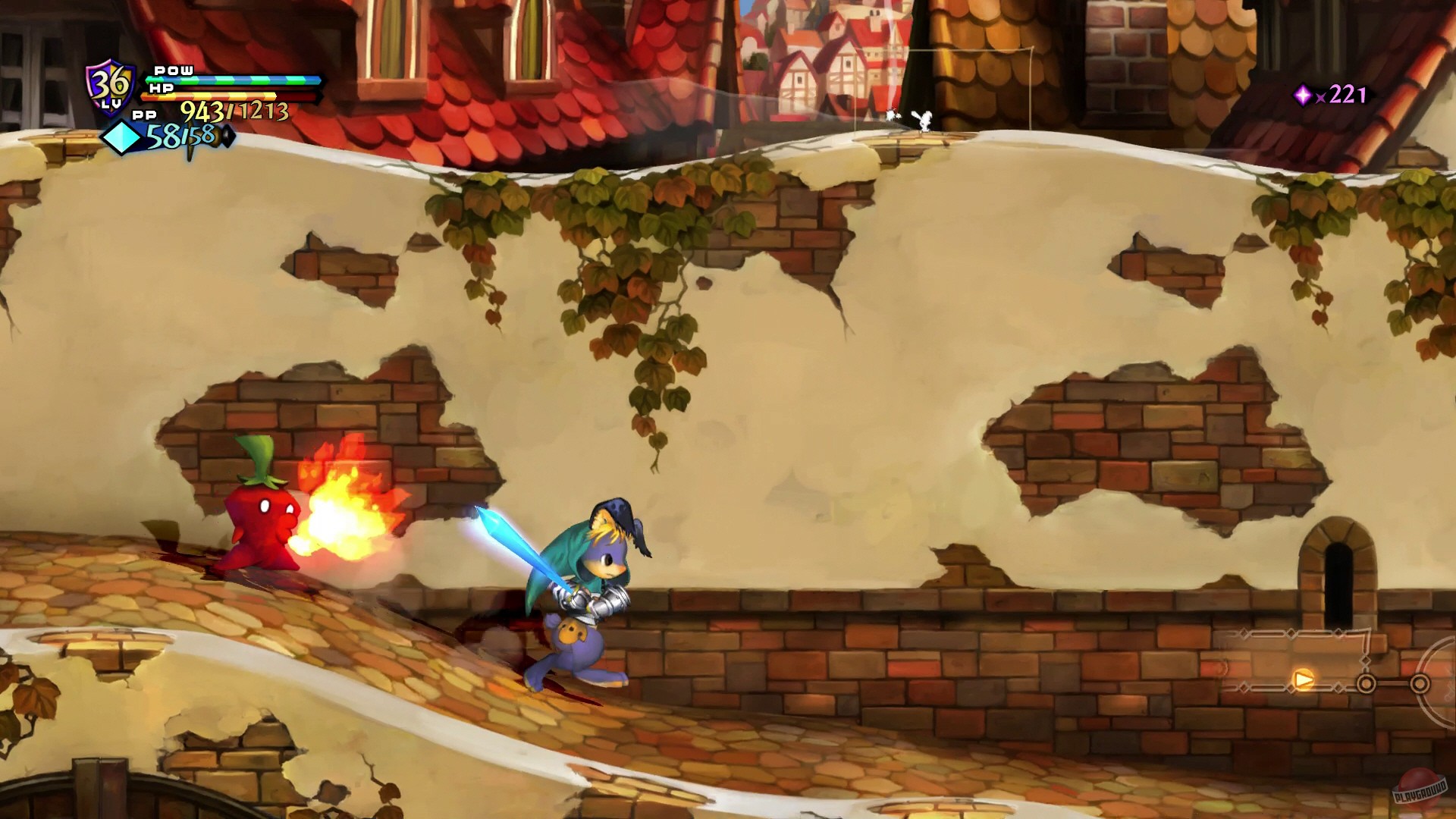Select the LV 36 shield emblem
The image size is (1456, 819).
coord(109,85)
